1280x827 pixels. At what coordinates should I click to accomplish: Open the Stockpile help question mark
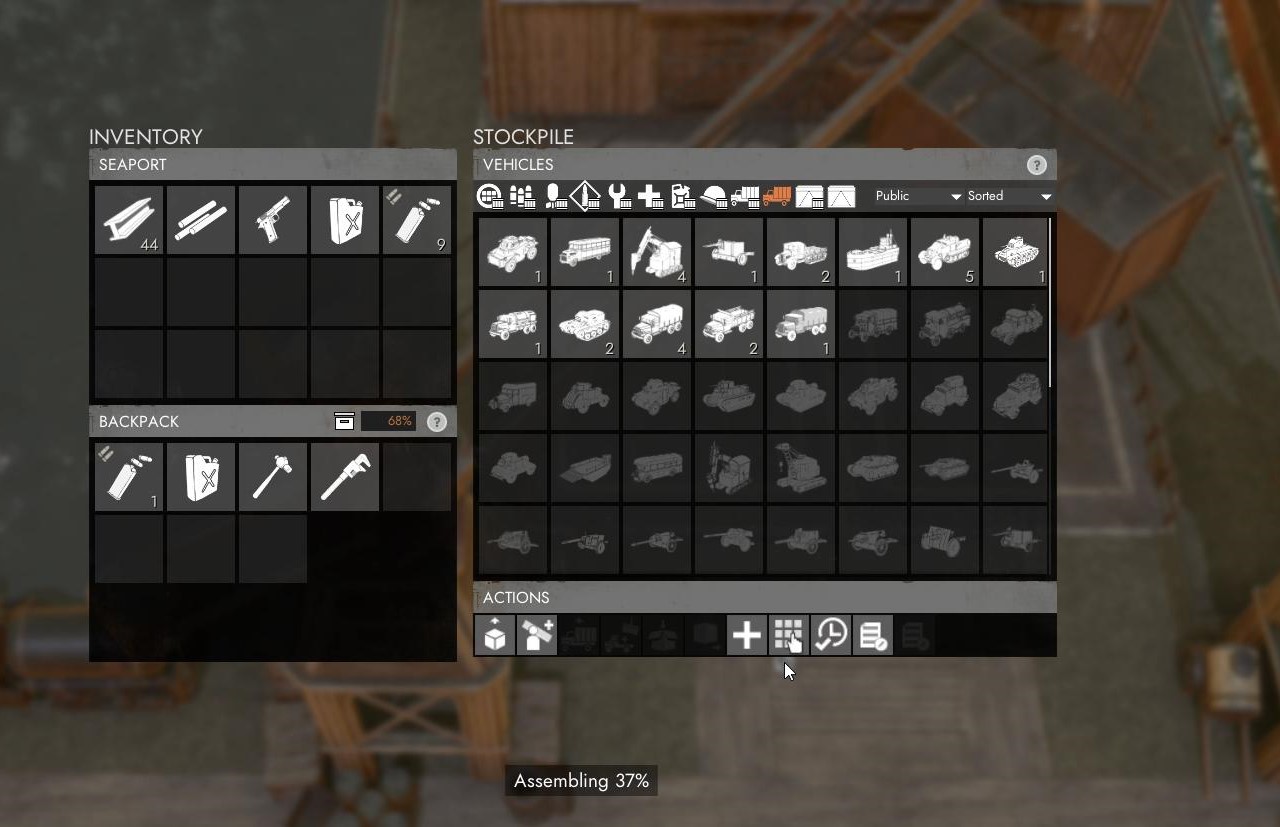pyautogui.click(x=1037, y=165)
